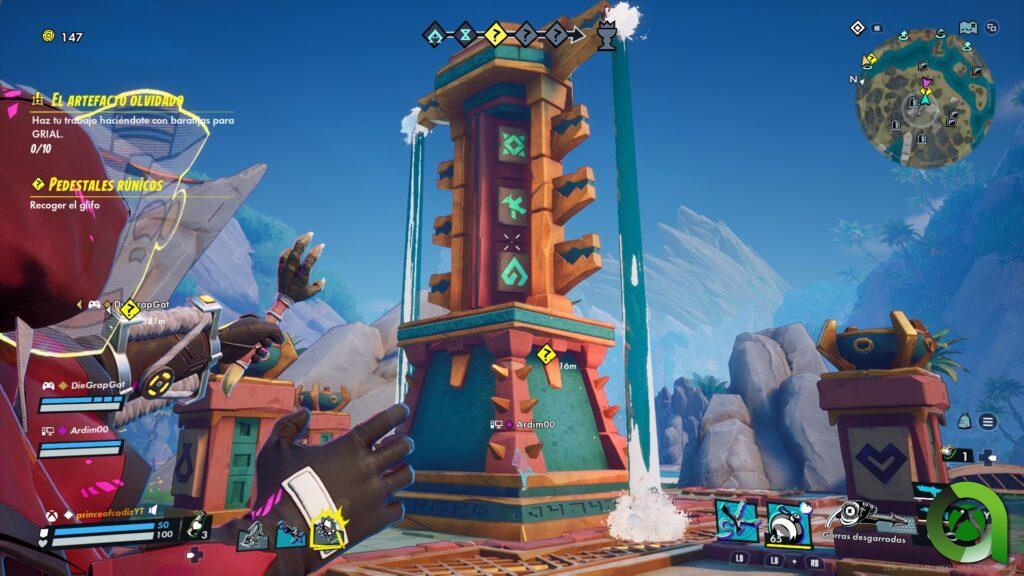Click the chalice goal icon in progress tracker
The height and width of the screenshot is (576, 1024).
[x=605, y=37]
